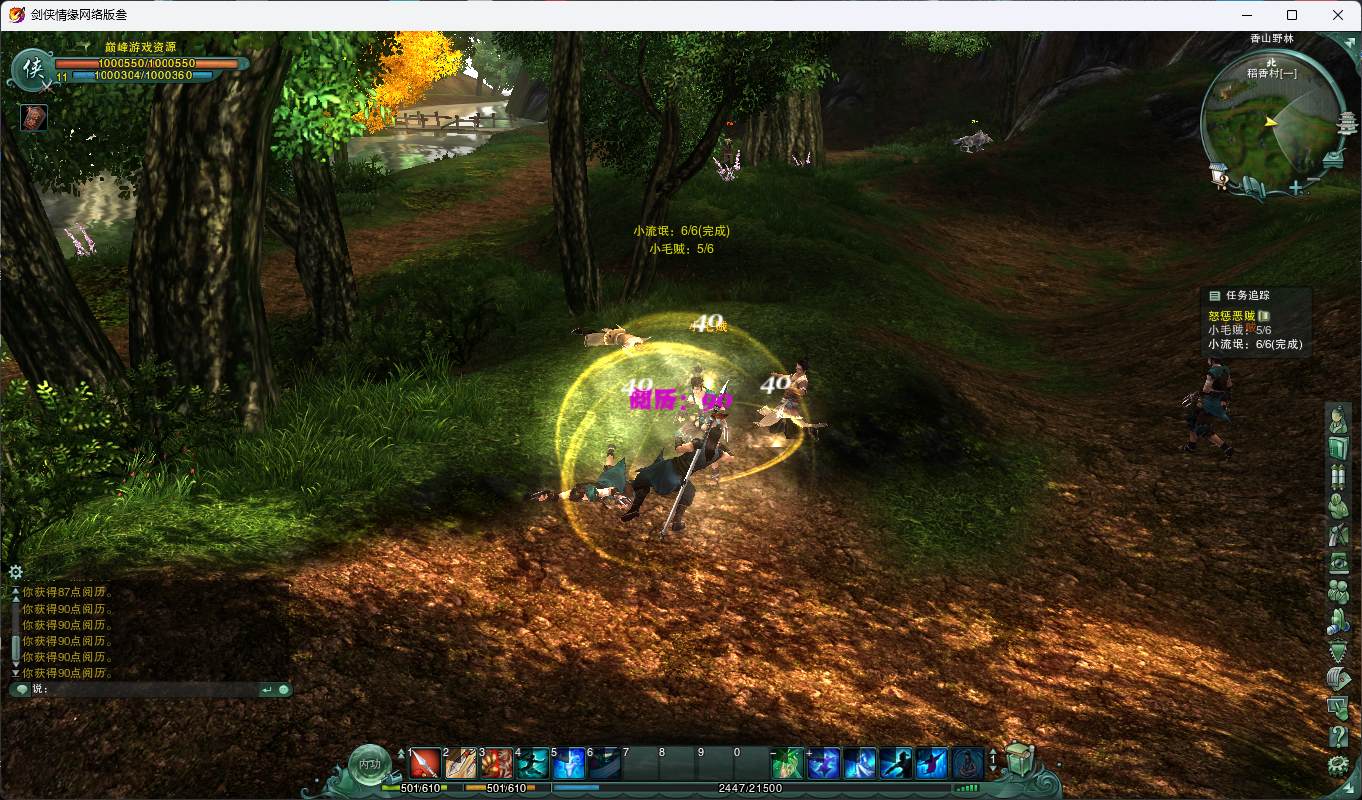Click the 内功 round button
The image size is (1362, 800).
point(369,763)
